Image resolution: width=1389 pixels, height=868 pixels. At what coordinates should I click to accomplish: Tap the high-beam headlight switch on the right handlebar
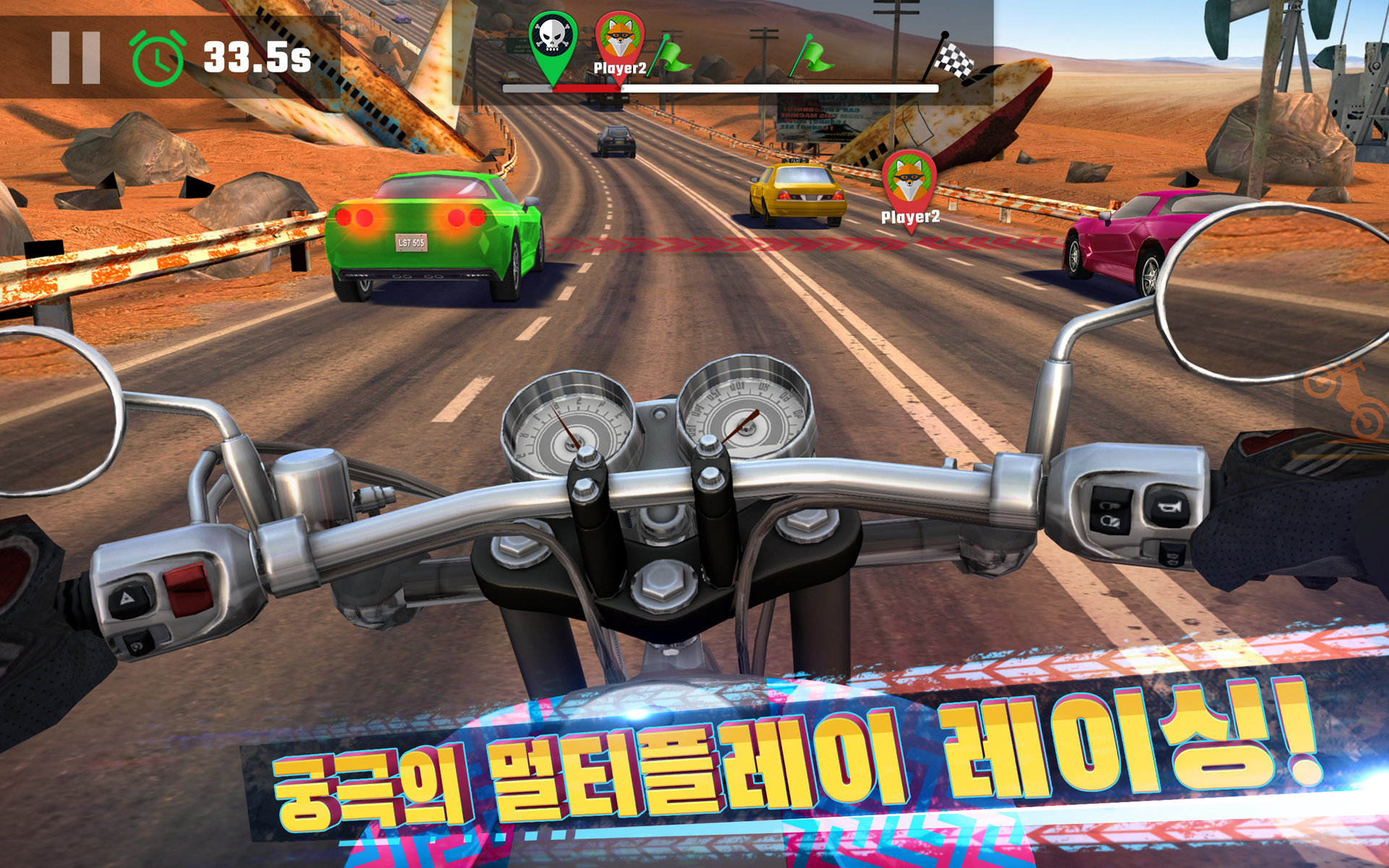pyautogui.click(x=1110, y=506)
